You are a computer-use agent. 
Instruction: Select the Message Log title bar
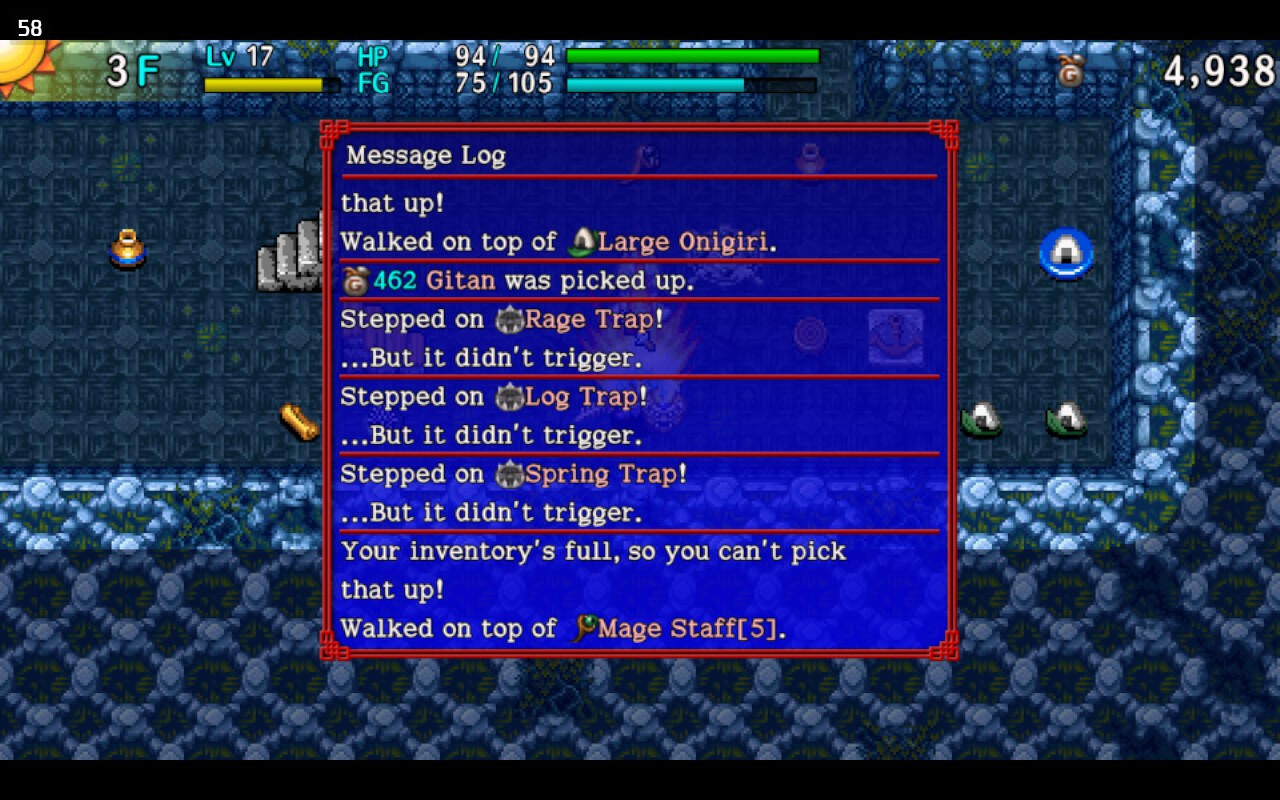click(x=426, y=155)
